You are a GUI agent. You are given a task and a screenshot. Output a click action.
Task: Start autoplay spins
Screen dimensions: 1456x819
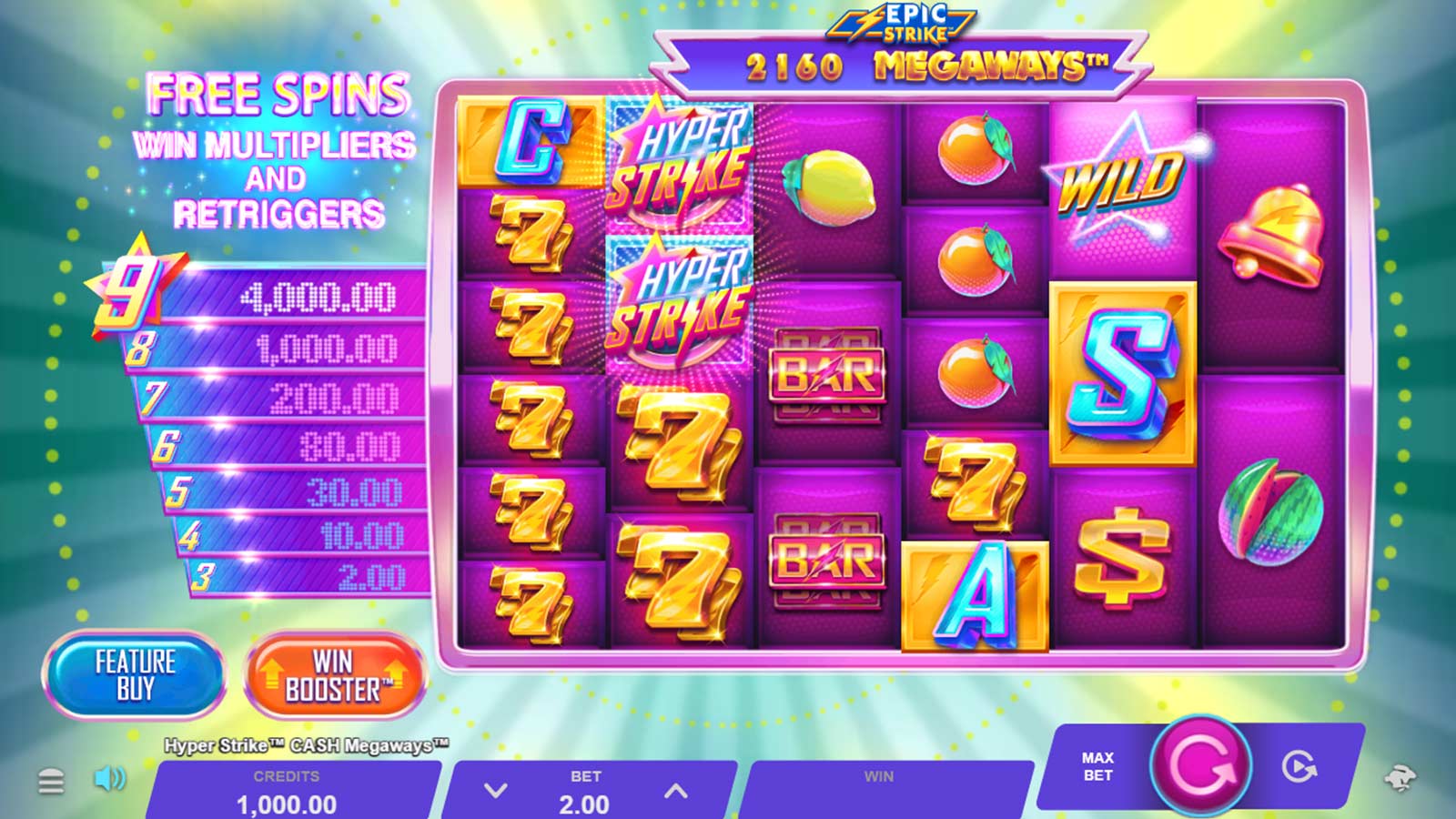point(1299,767)
